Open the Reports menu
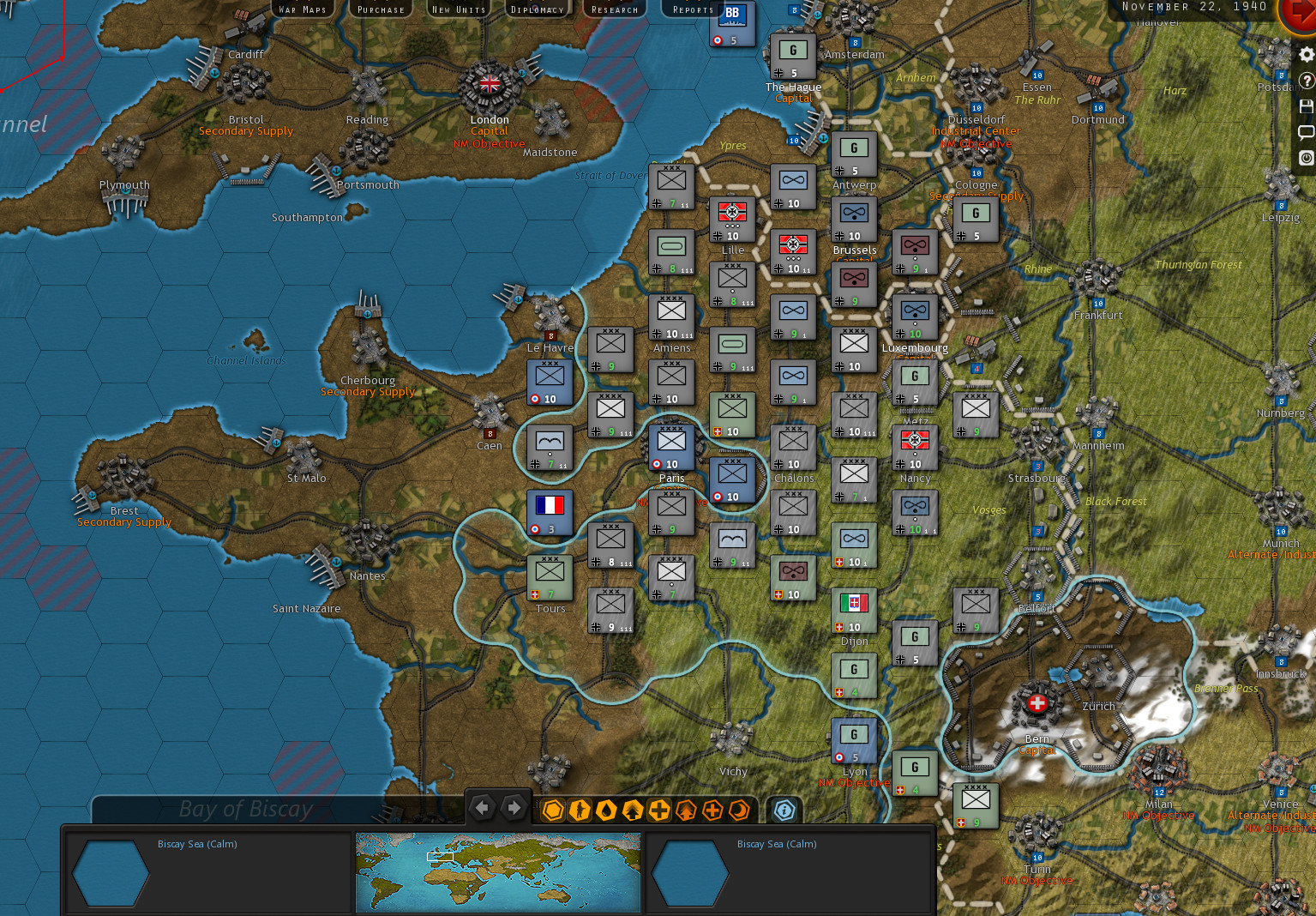Viewport: 1316px width, 916px height. (691, 9)
